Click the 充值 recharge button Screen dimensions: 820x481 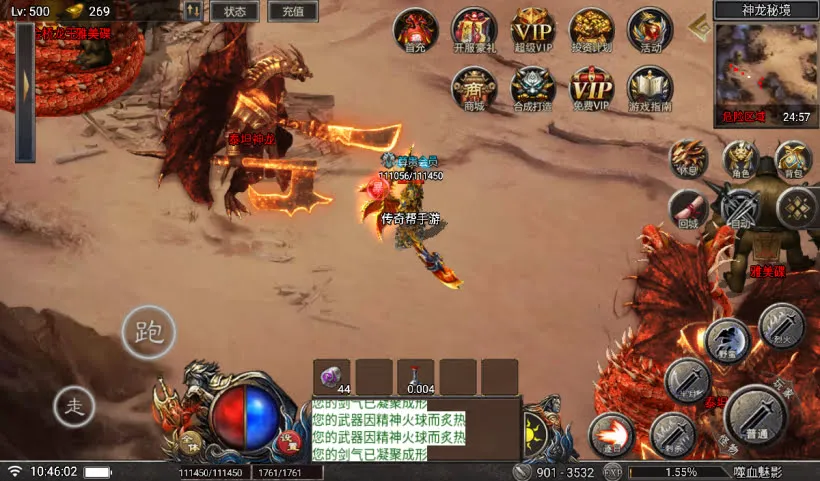pos(293,12)
